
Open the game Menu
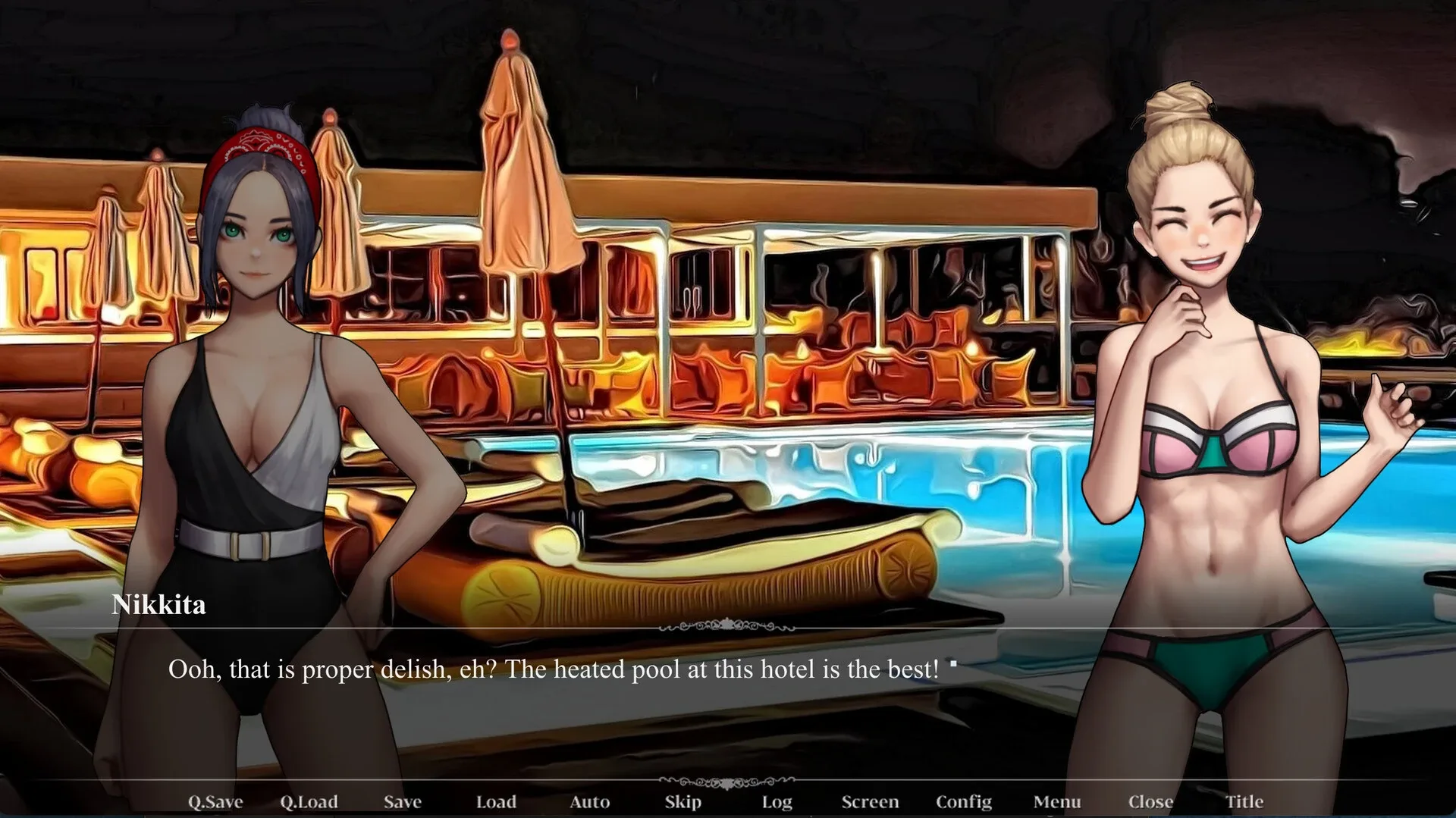point(1058,801)
